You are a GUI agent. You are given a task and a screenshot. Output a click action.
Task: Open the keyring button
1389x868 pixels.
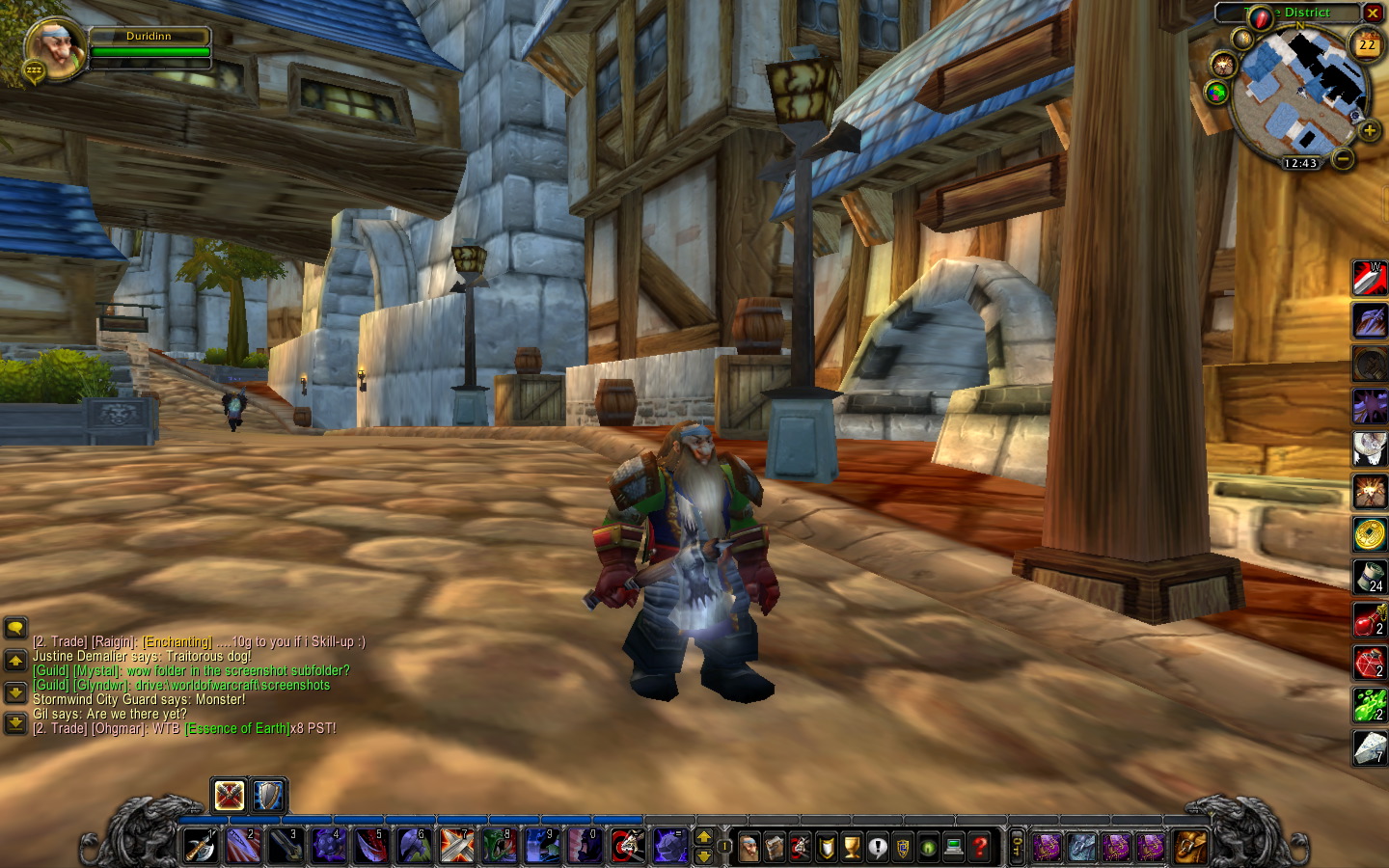[1017, 847]
